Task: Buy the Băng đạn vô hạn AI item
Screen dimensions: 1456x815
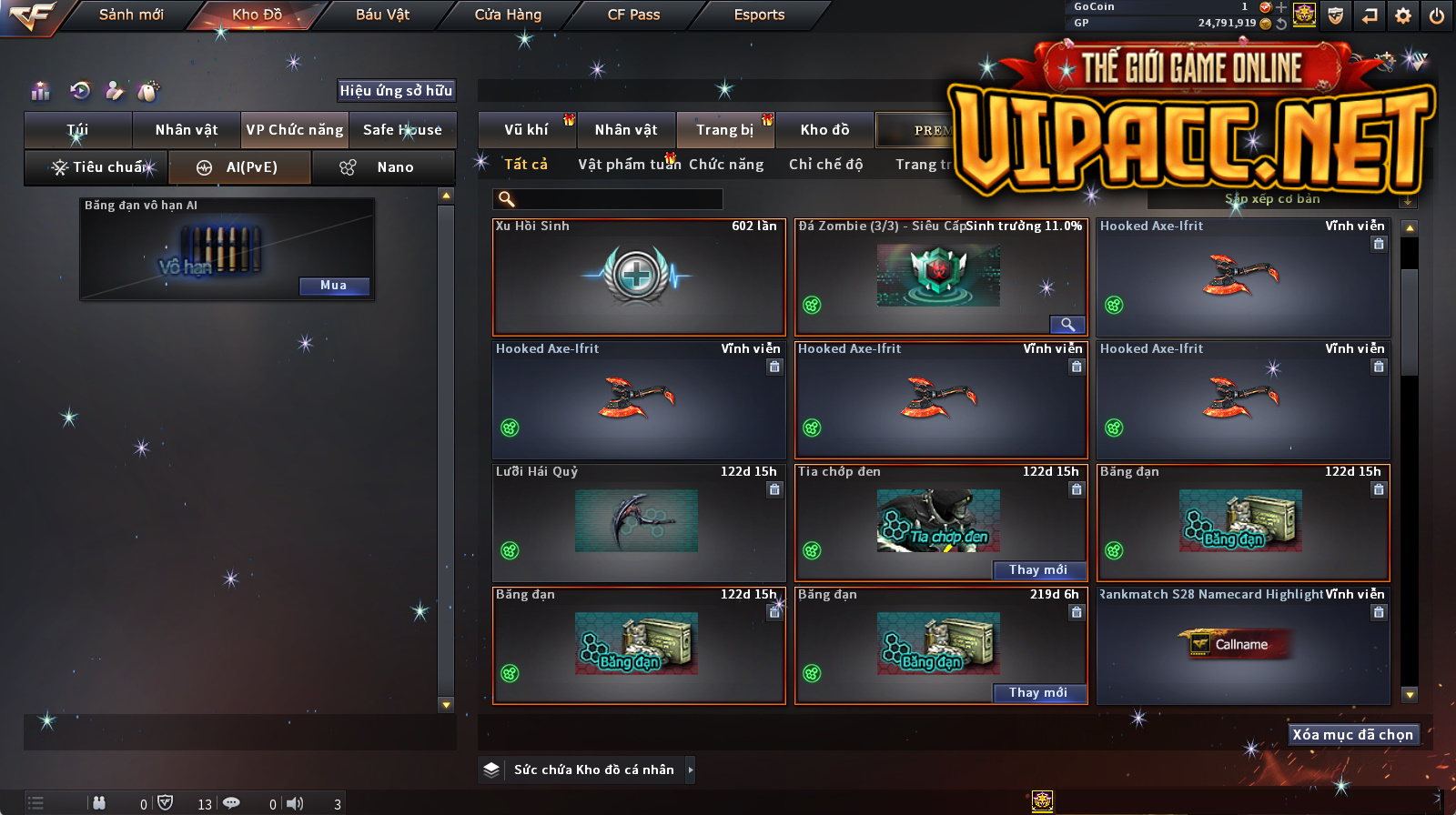Action: (333, 286)
